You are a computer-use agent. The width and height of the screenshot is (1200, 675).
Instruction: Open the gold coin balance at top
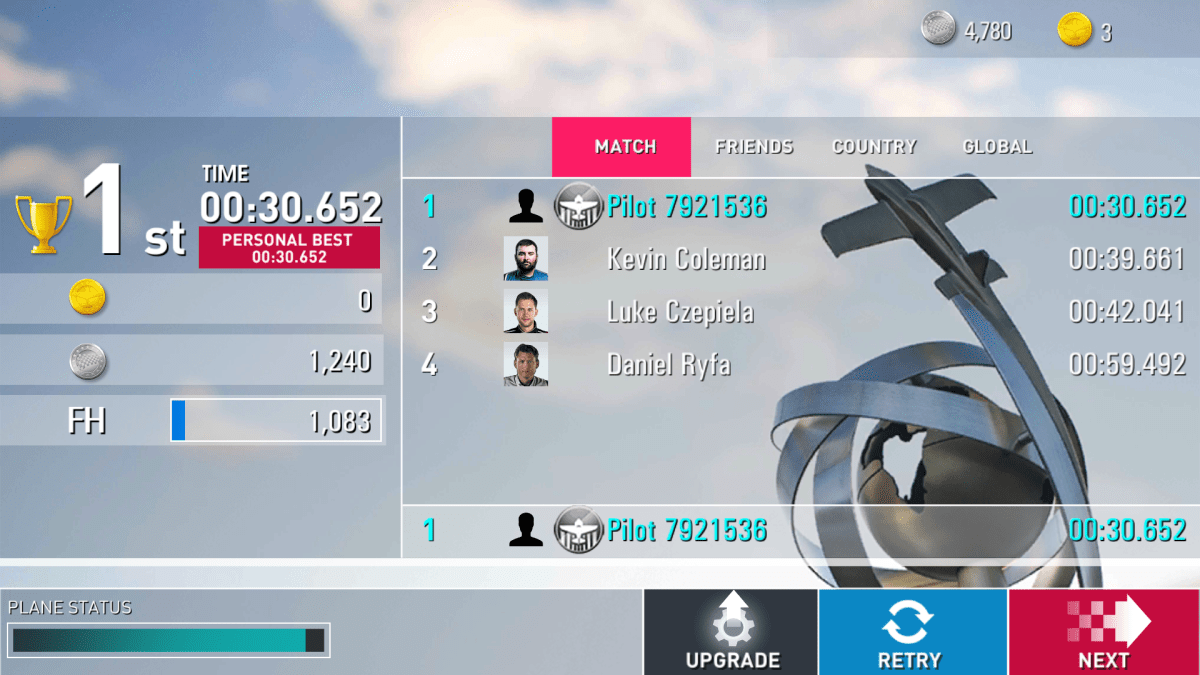[x=1085, y=31]
